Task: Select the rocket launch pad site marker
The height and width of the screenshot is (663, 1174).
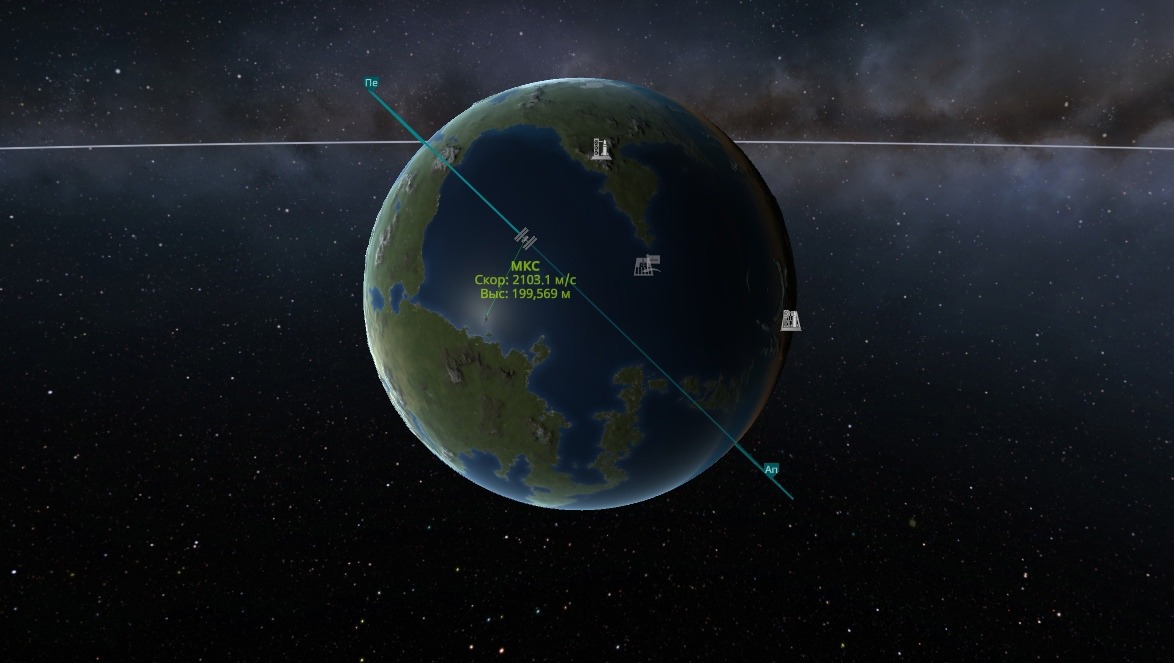Action: click(601, 149)
